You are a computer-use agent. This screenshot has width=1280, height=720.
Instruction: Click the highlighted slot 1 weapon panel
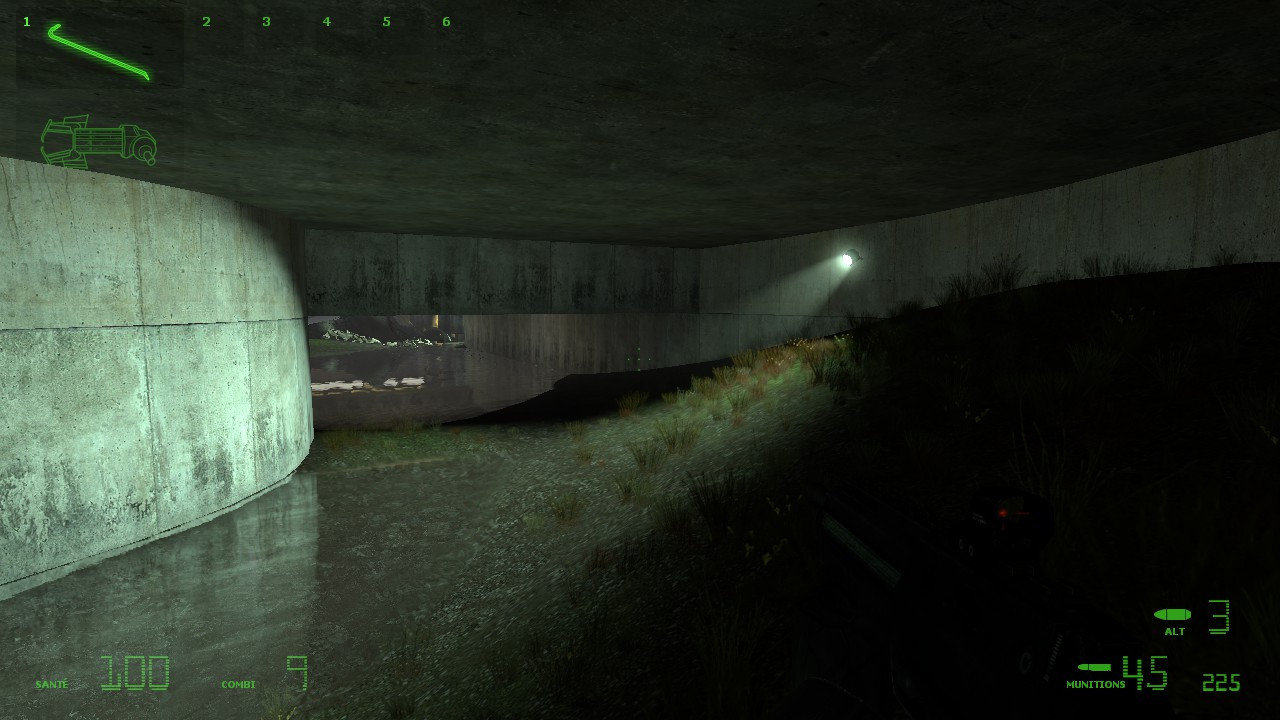pyautogui.click(x=100, y=50)
